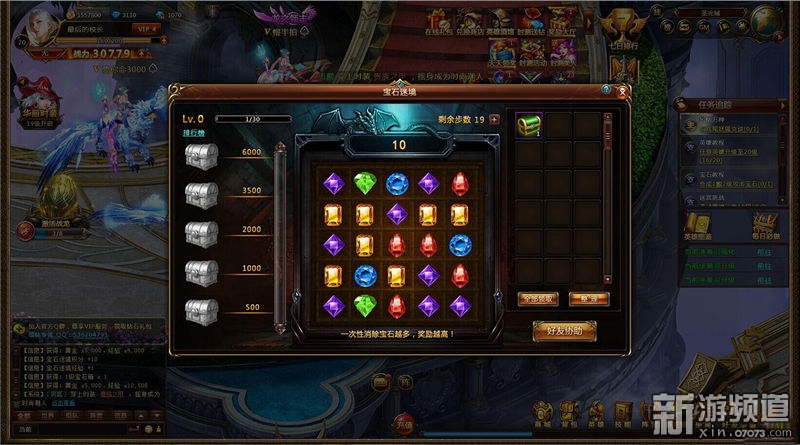Open the gem maze help button

[x=607, y=90]
